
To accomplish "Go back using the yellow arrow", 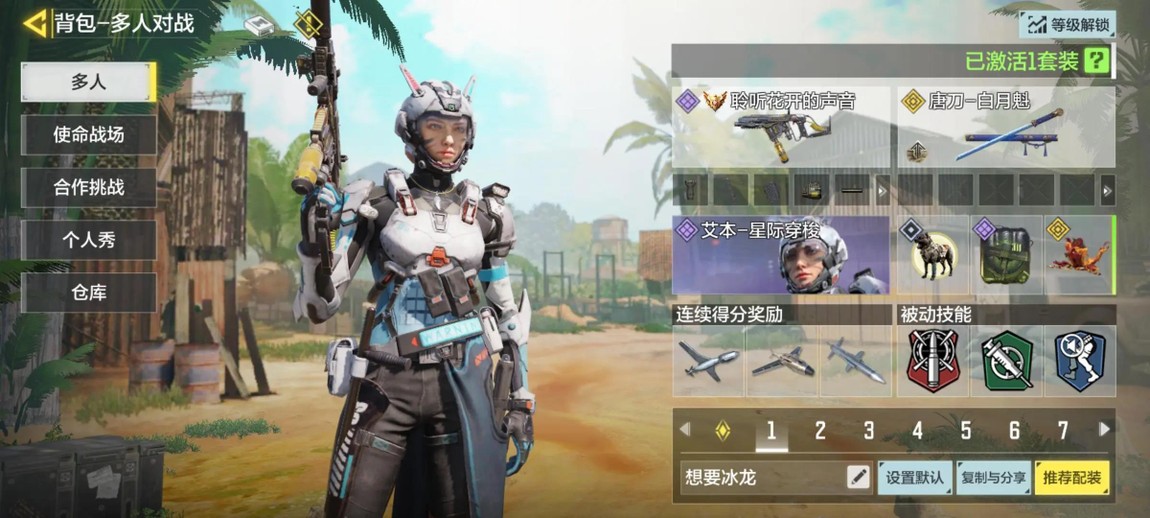I will (x=36, y=22).
